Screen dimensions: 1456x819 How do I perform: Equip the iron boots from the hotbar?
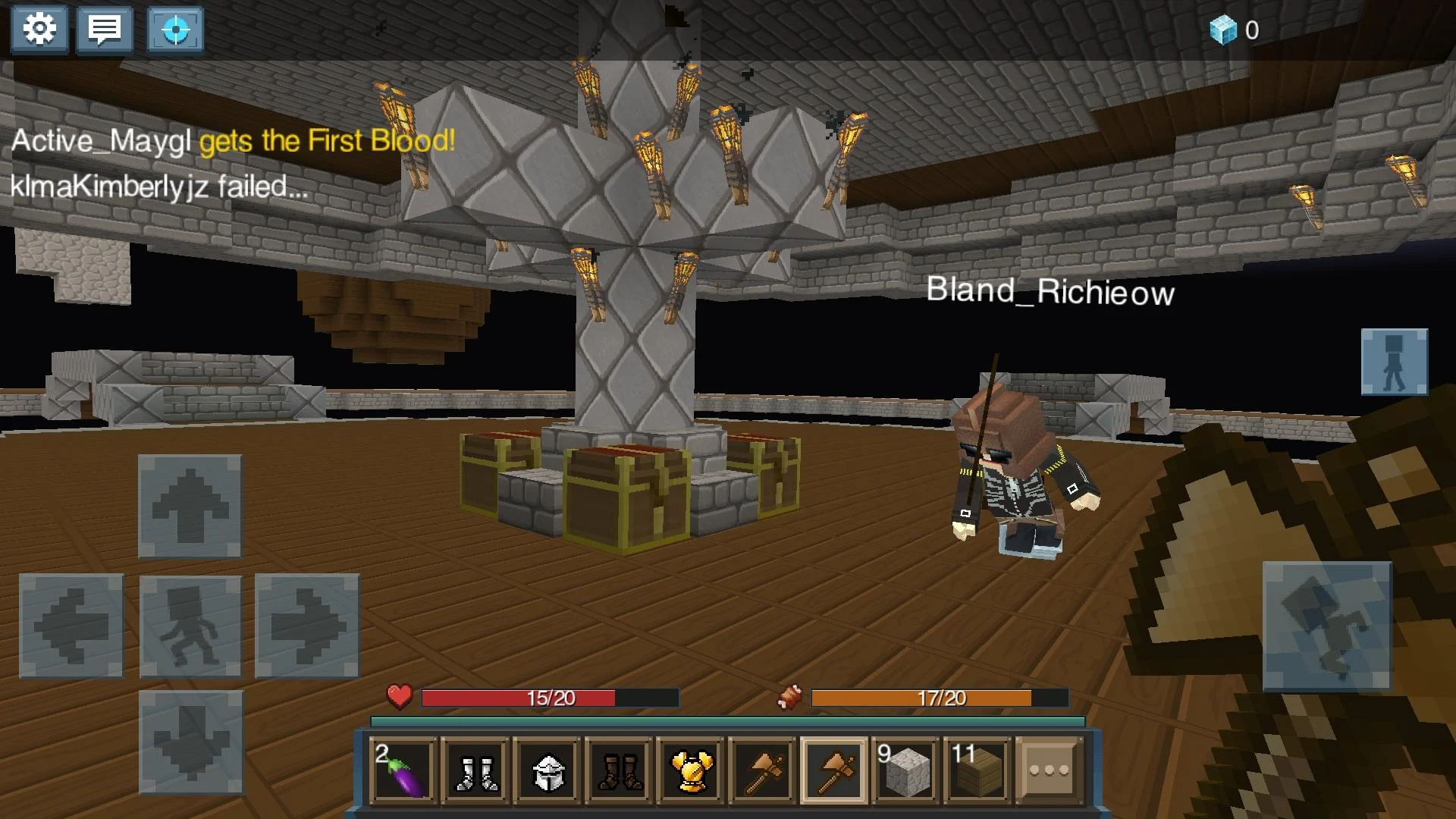[x=474, y=770]
